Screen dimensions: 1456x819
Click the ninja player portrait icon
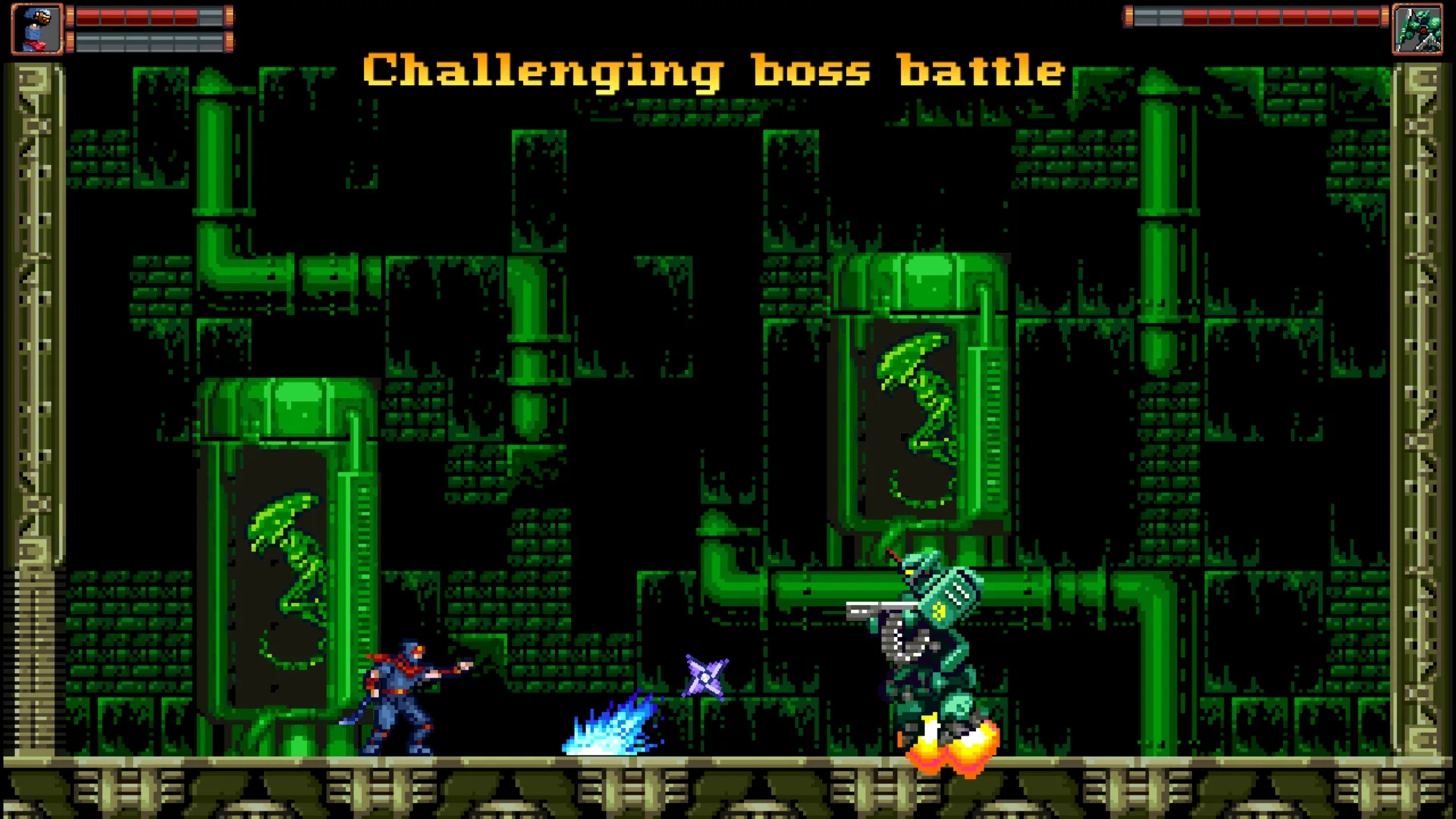[36, 29]
